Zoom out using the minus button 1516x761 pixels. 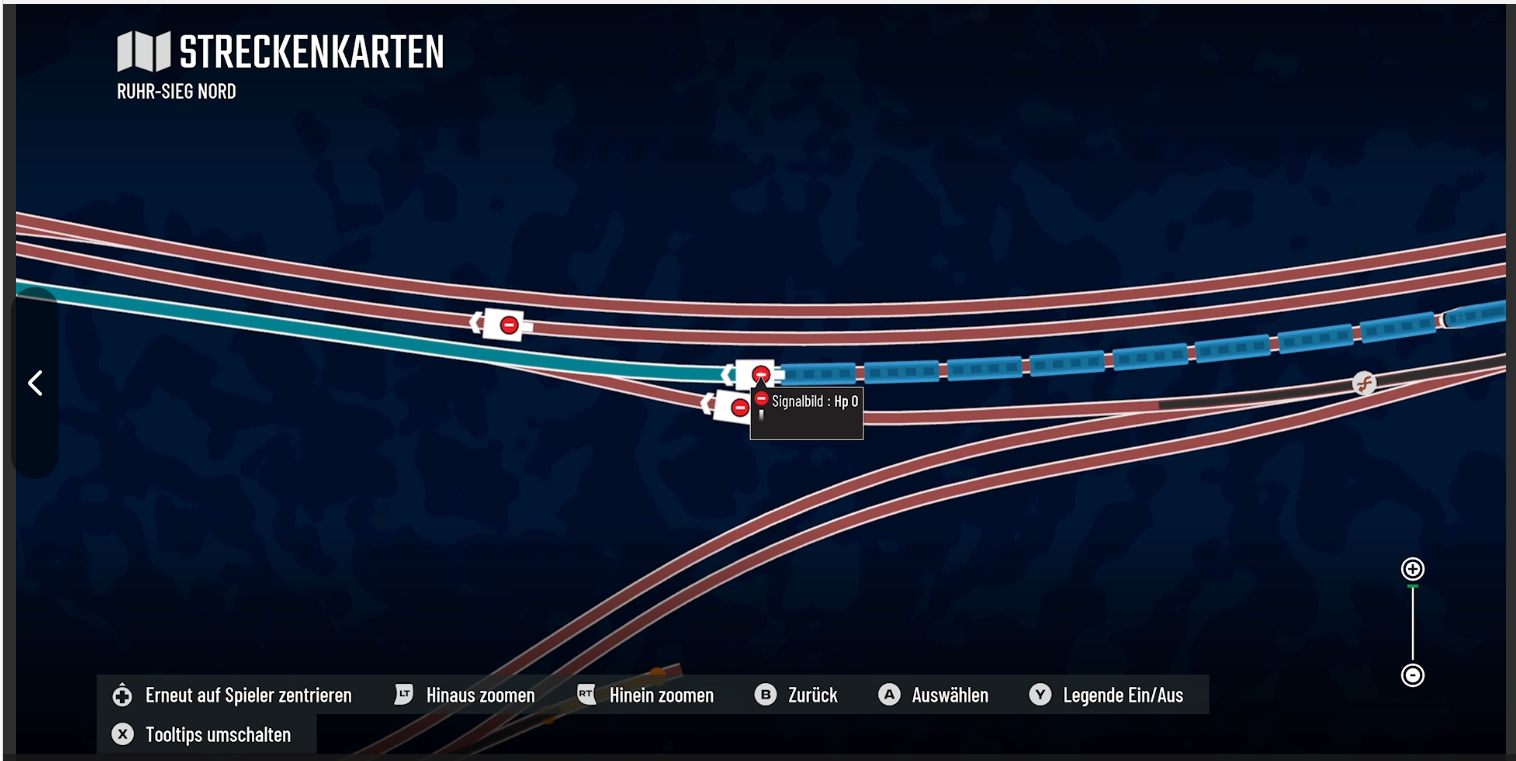point(1412,675)
